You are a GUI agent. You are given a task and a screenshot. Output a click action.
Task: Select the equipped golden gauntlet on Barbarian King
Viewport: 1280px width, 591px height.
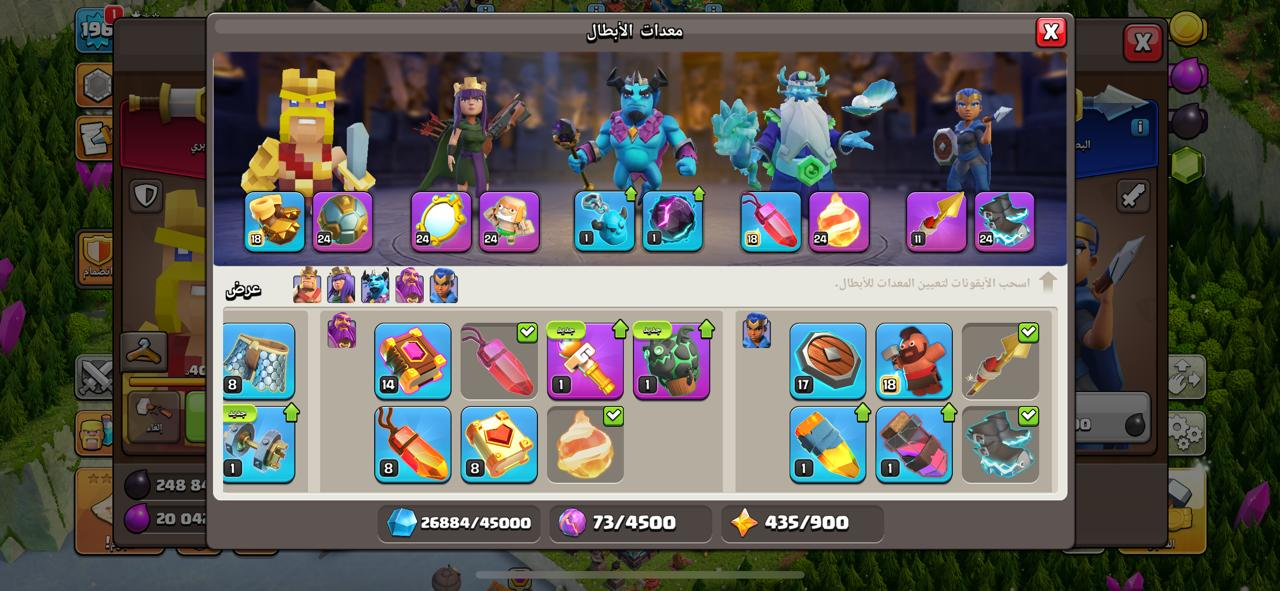[275, 221]
